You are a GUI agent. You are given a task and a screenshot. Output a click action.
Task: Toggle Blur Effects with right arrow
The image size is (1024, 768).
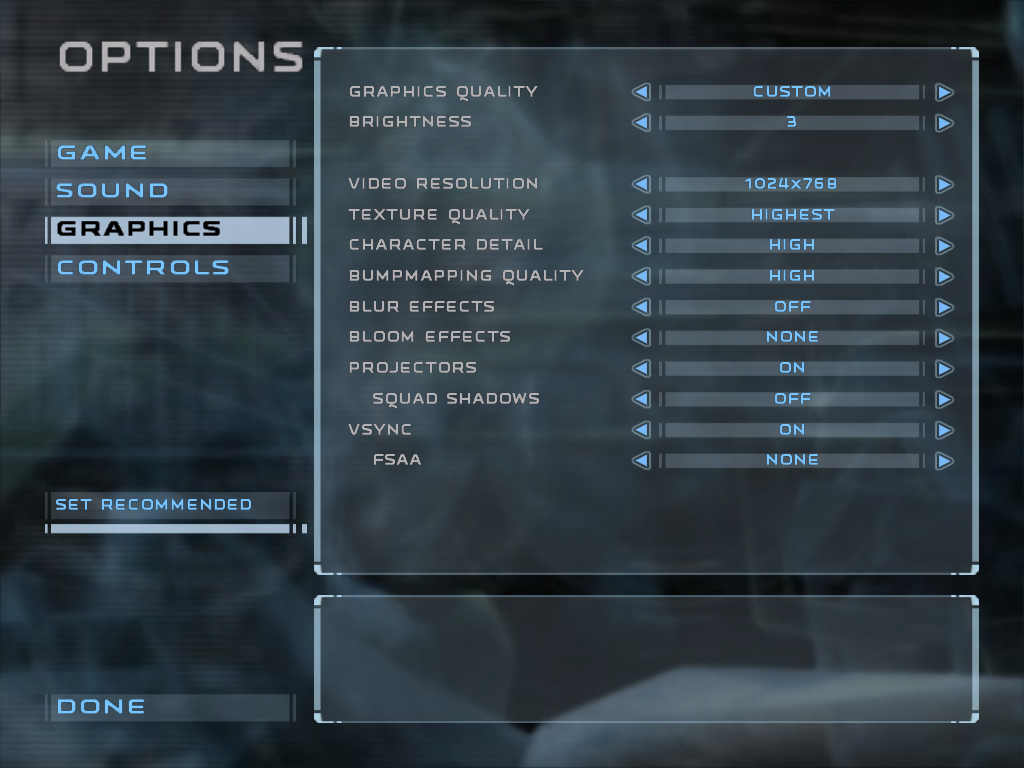(x=944, y=308)
